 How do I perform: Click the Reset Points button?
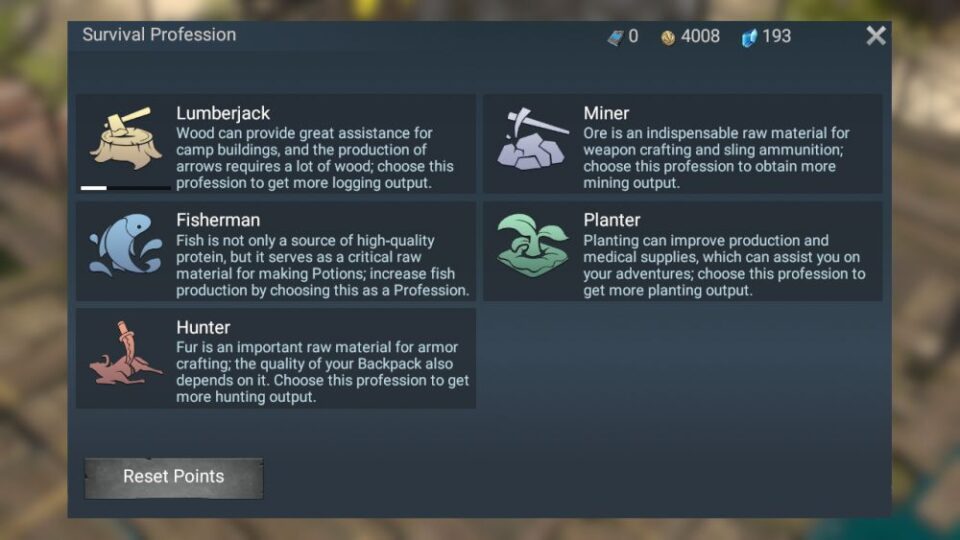pyautogui.click(x=173, y=477)
